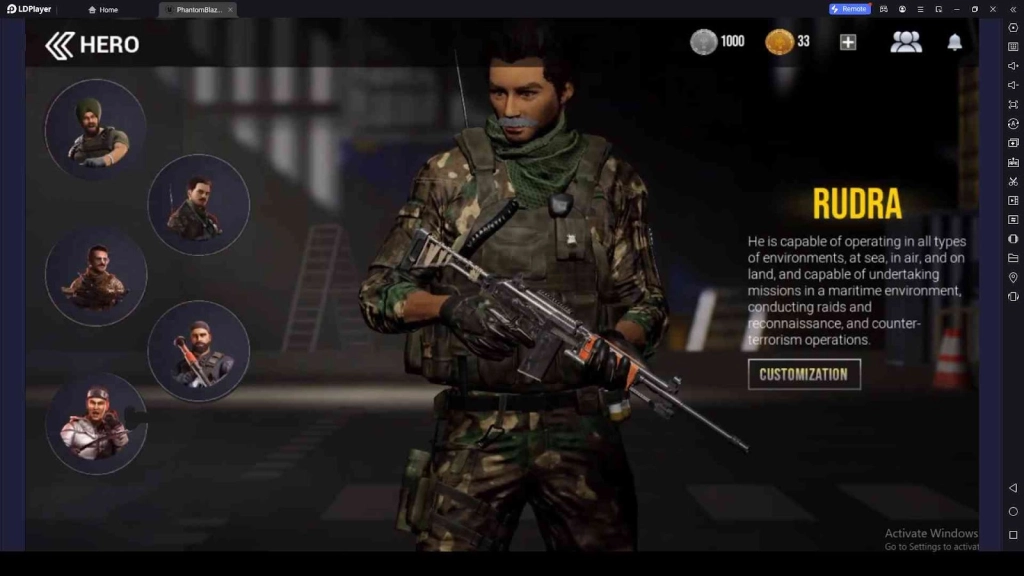Close the PhantomBlaze emulator tab

pyautogui.click(x=230, y=9)
